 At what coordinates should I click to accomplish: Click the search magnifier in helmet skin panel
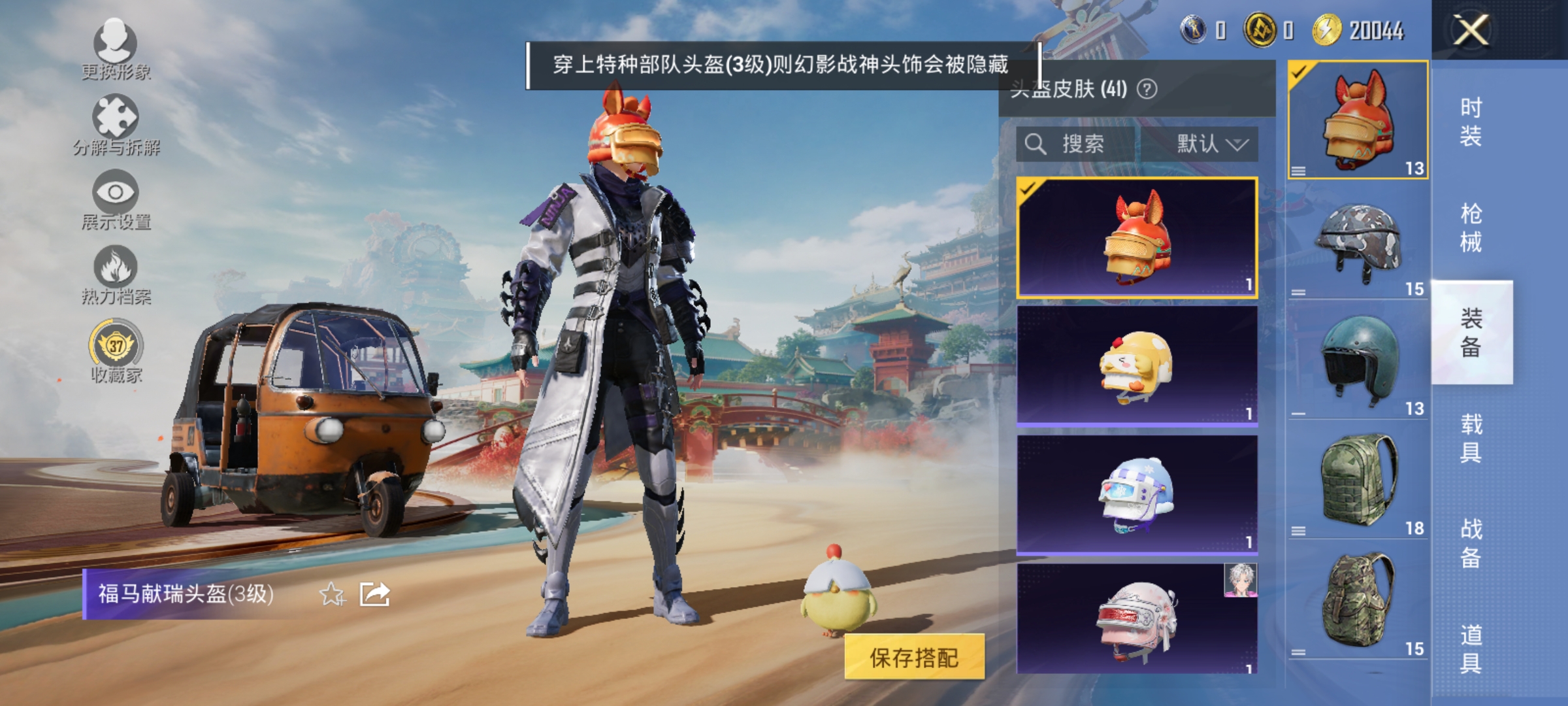tap(1036, 145)
